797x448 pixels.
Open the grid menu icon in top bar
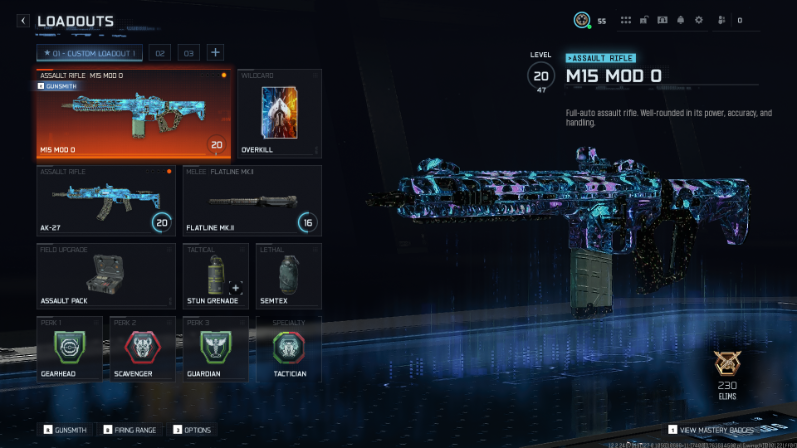click(626, 20)
